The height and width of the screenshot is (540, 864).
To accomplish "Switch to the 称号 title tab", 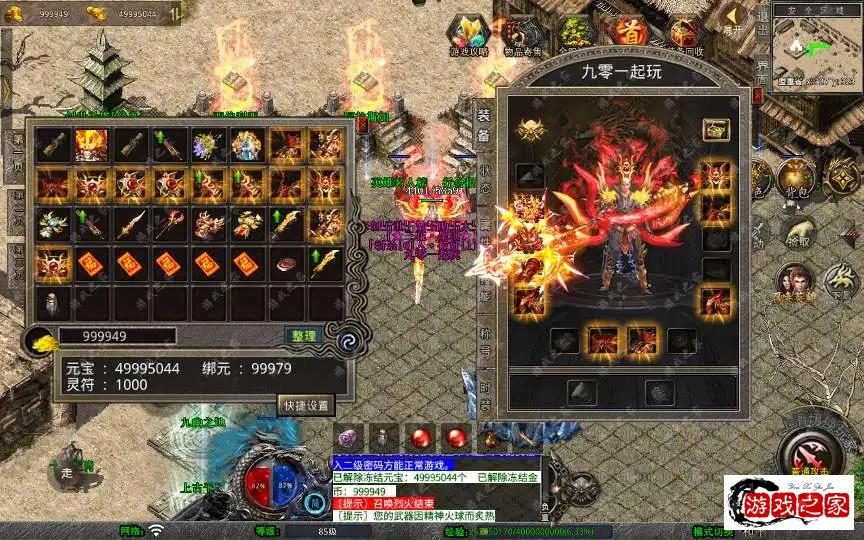I will click(484, 347).
